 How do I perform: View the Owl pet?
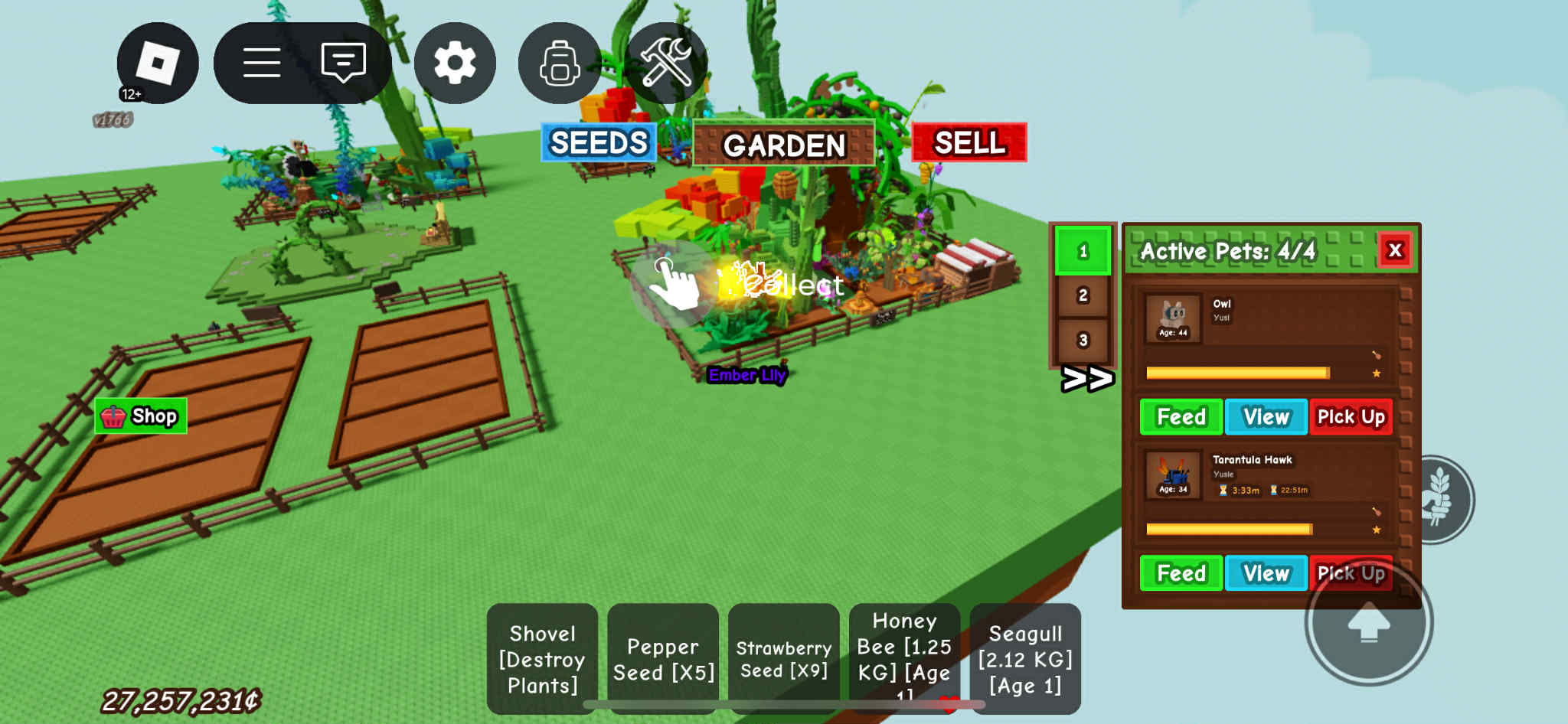pyautogui.click(x=1266, y=417)
